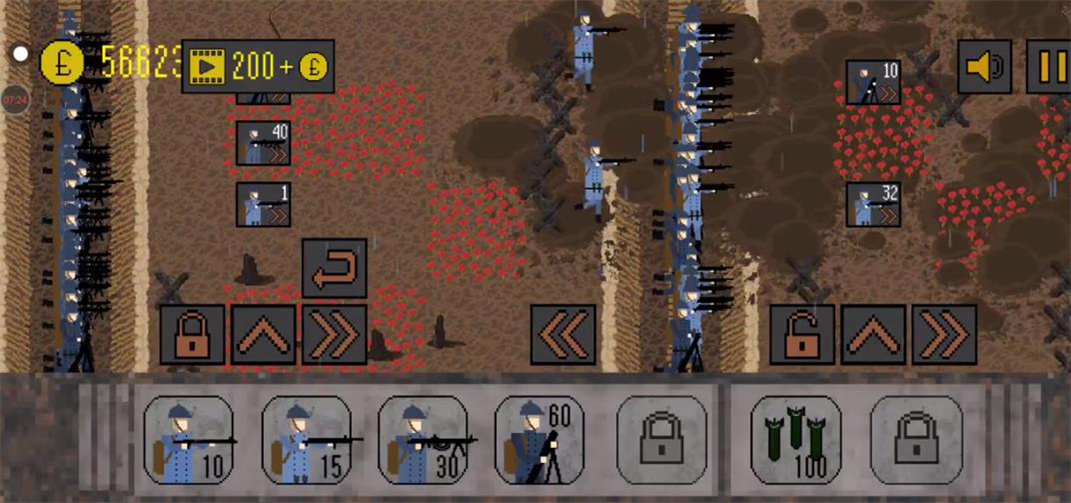Select the squad marker labeled 40
This screenshot has width=1071, height=503.
click(x=264, y=143)
